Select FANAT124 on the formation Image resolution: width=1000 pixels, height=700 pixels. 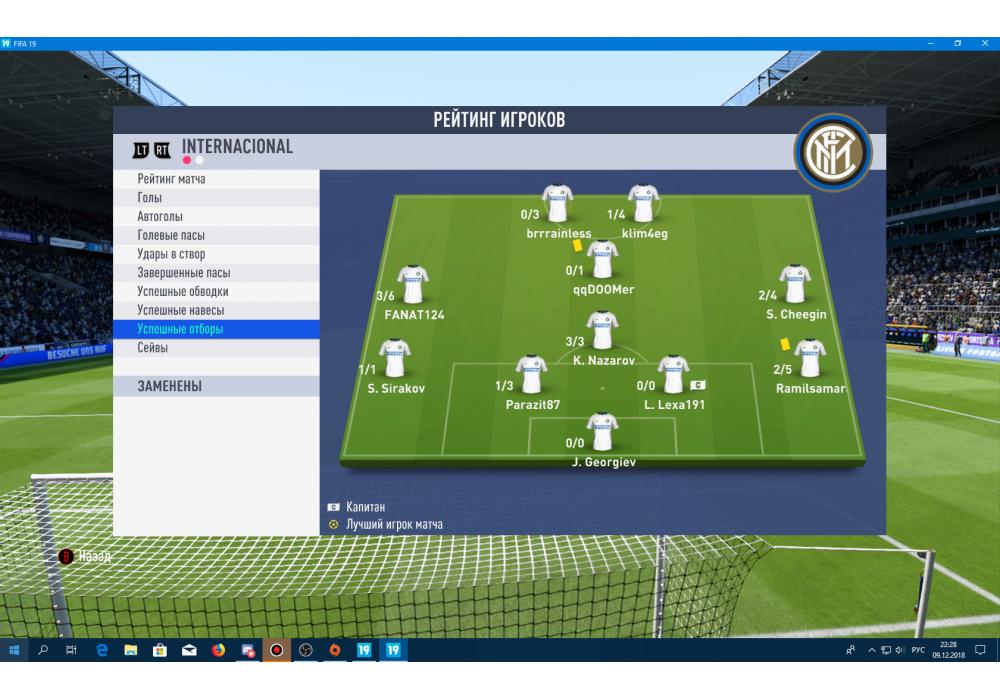[413, 285]
